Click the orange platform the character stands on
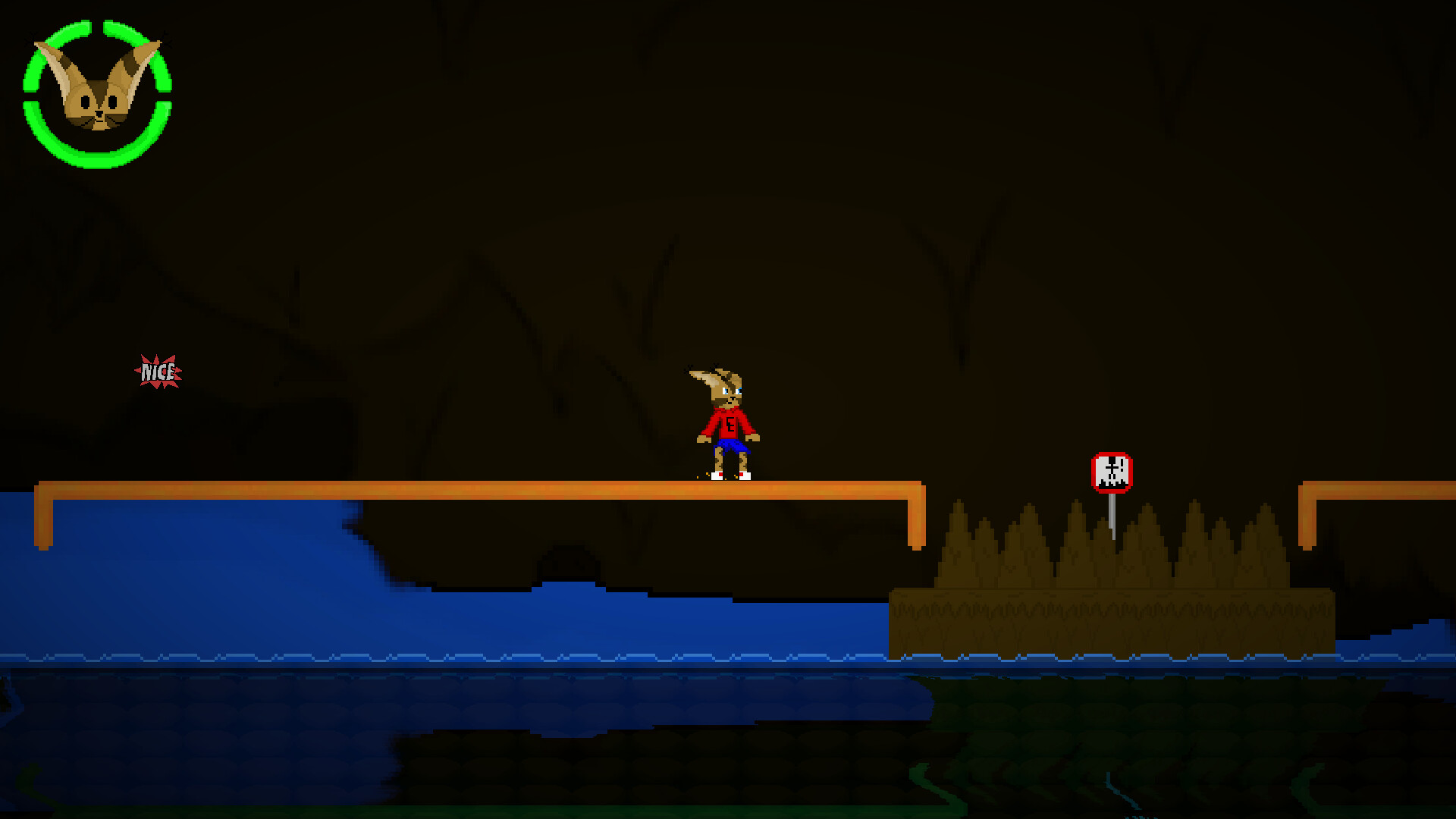The width and height of the screenshot is (1456, 819). 531,489
